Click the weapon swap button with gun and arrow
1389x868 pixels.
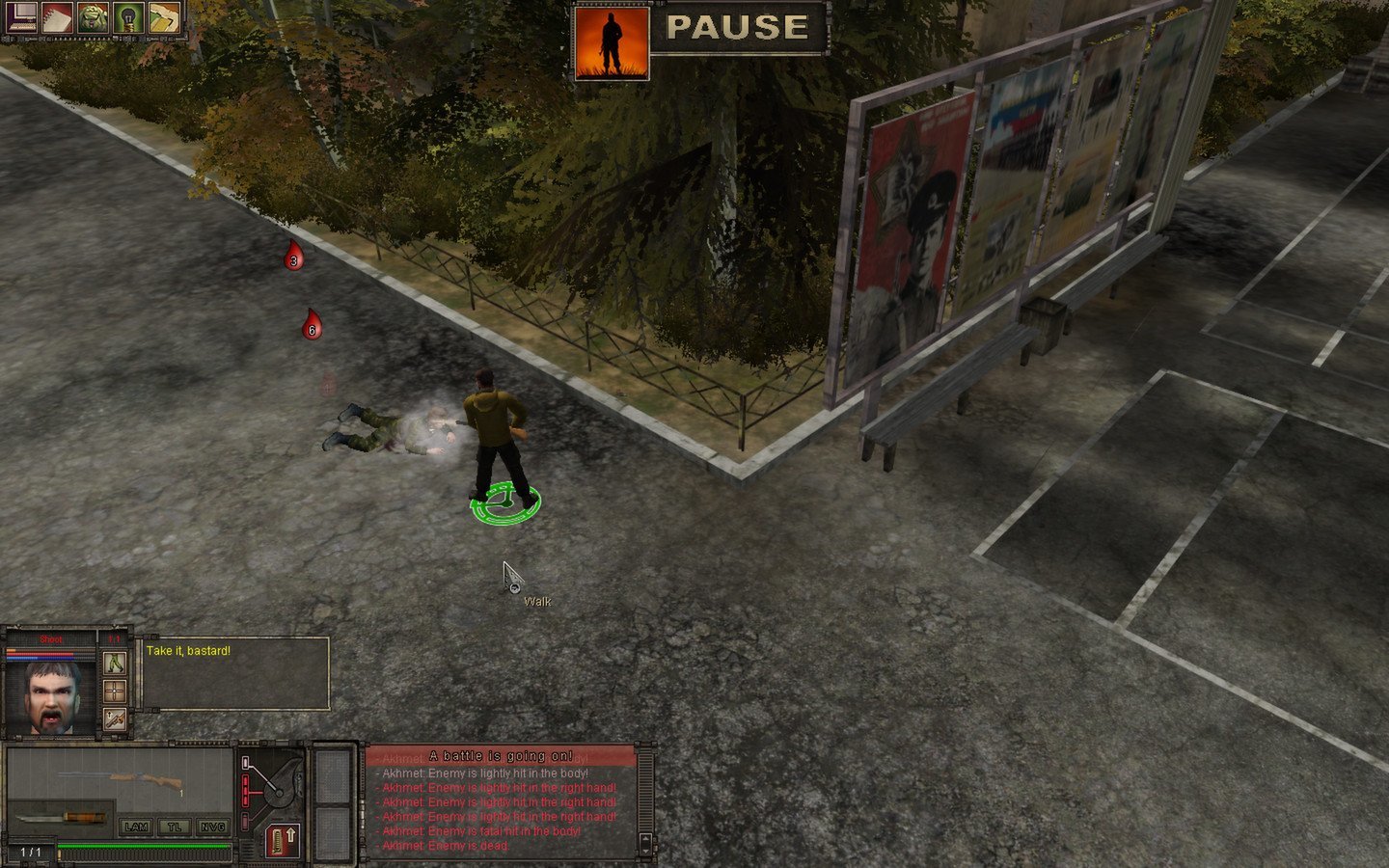pos(115,719)
